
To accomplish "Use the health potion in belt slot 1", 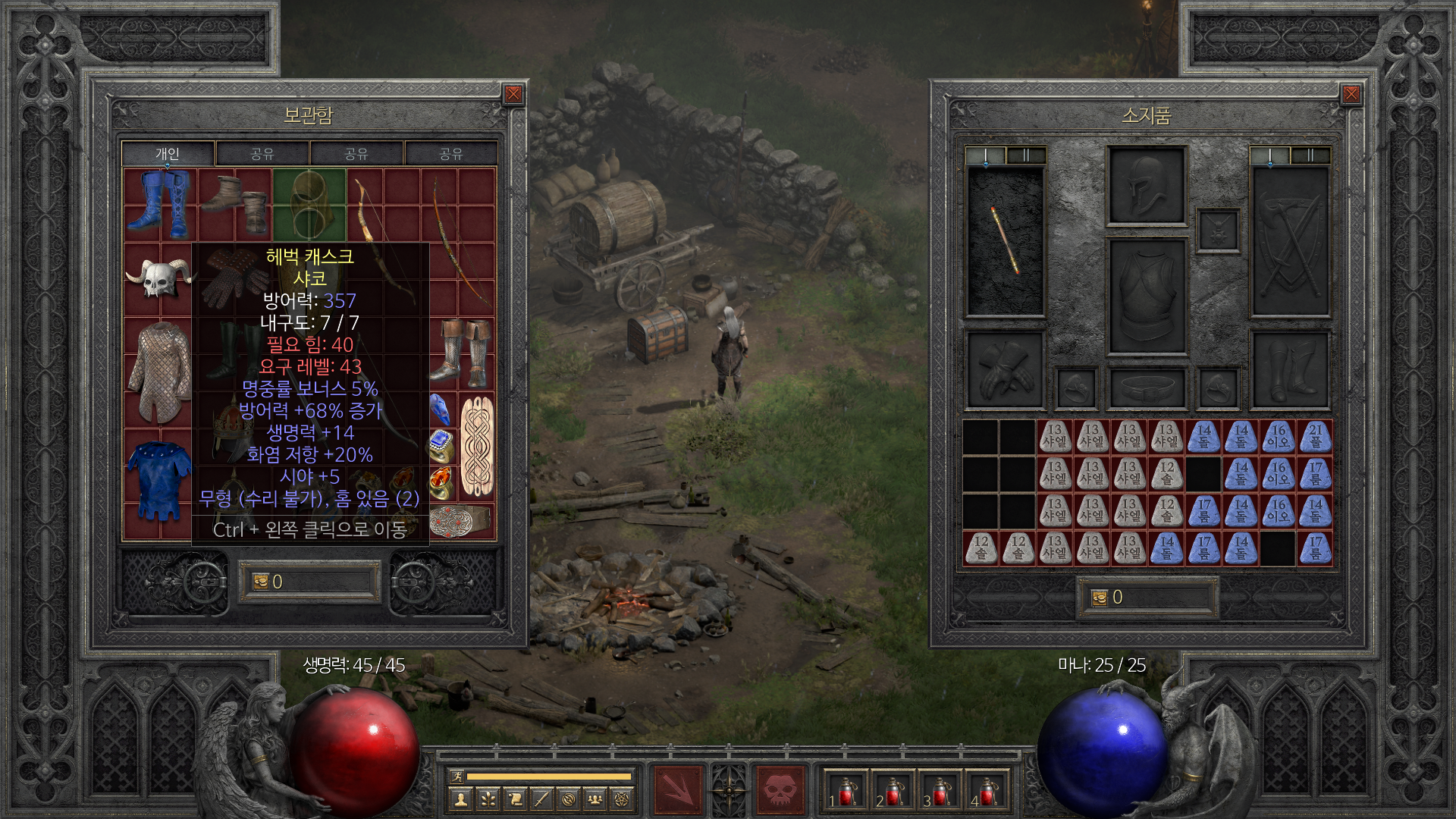I will coord(846,792).
